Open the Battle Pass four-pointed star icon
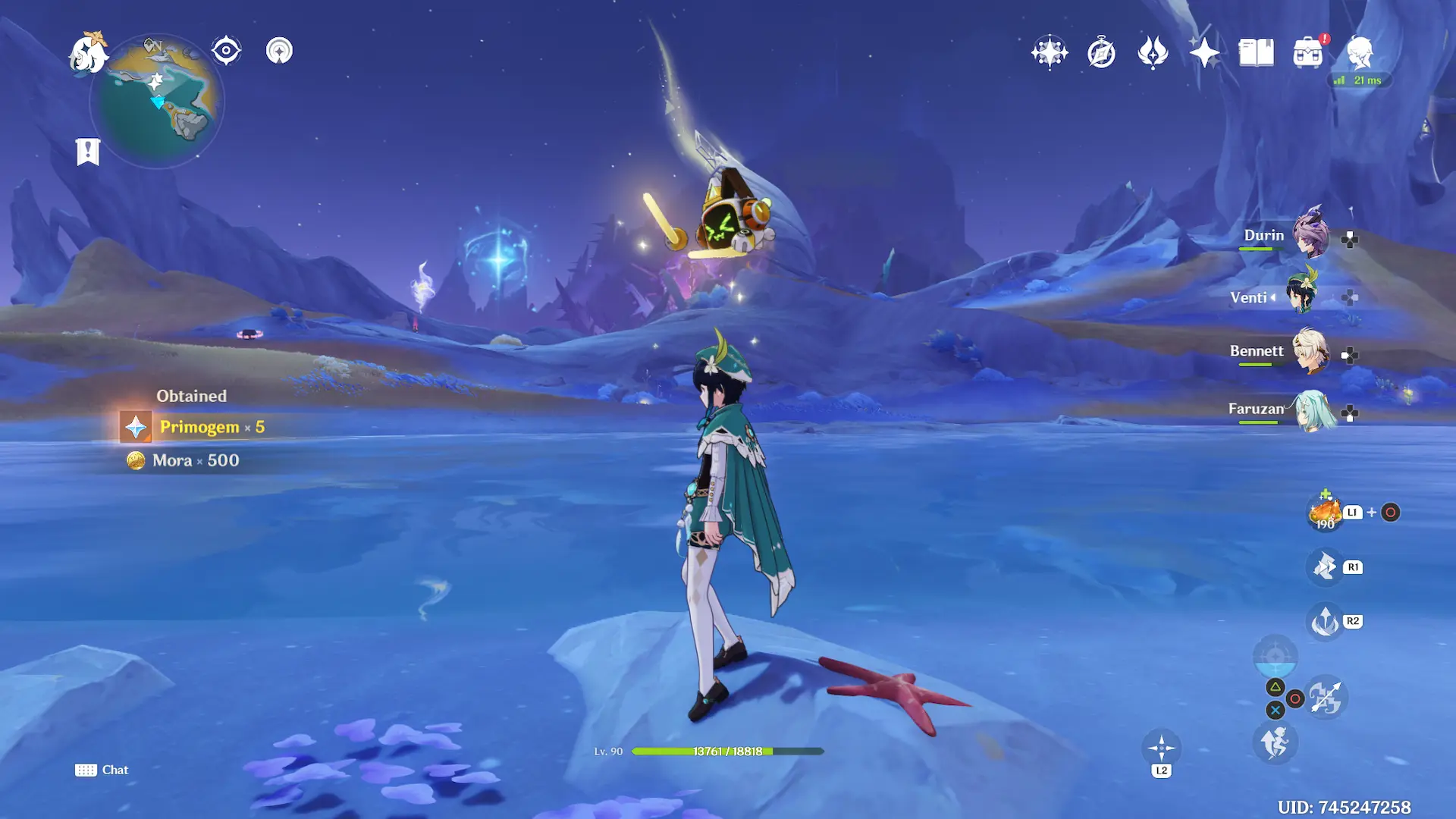Viewport: 1456px width, 819px height. tap(1204, 53)
